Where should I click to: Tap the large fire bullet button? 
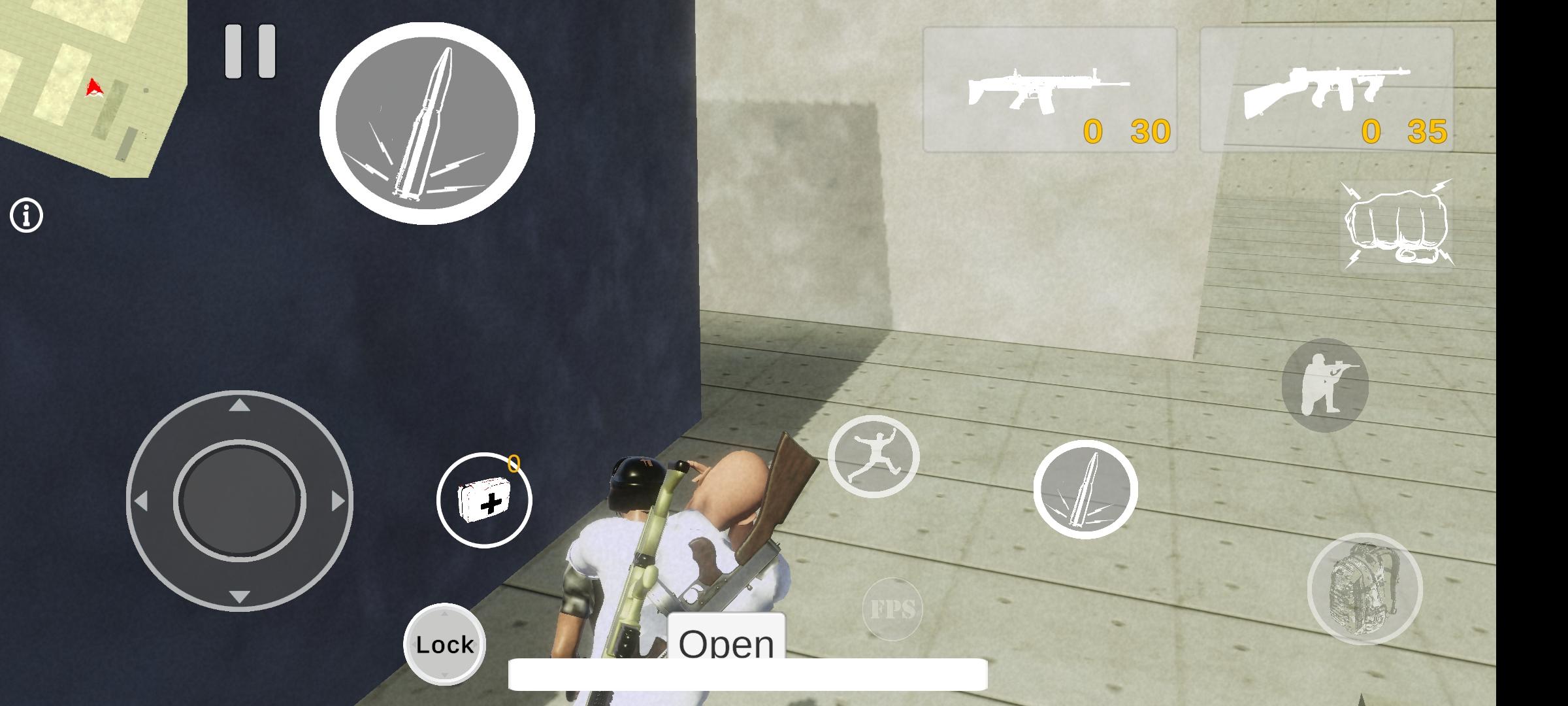(x=428, y=121)
